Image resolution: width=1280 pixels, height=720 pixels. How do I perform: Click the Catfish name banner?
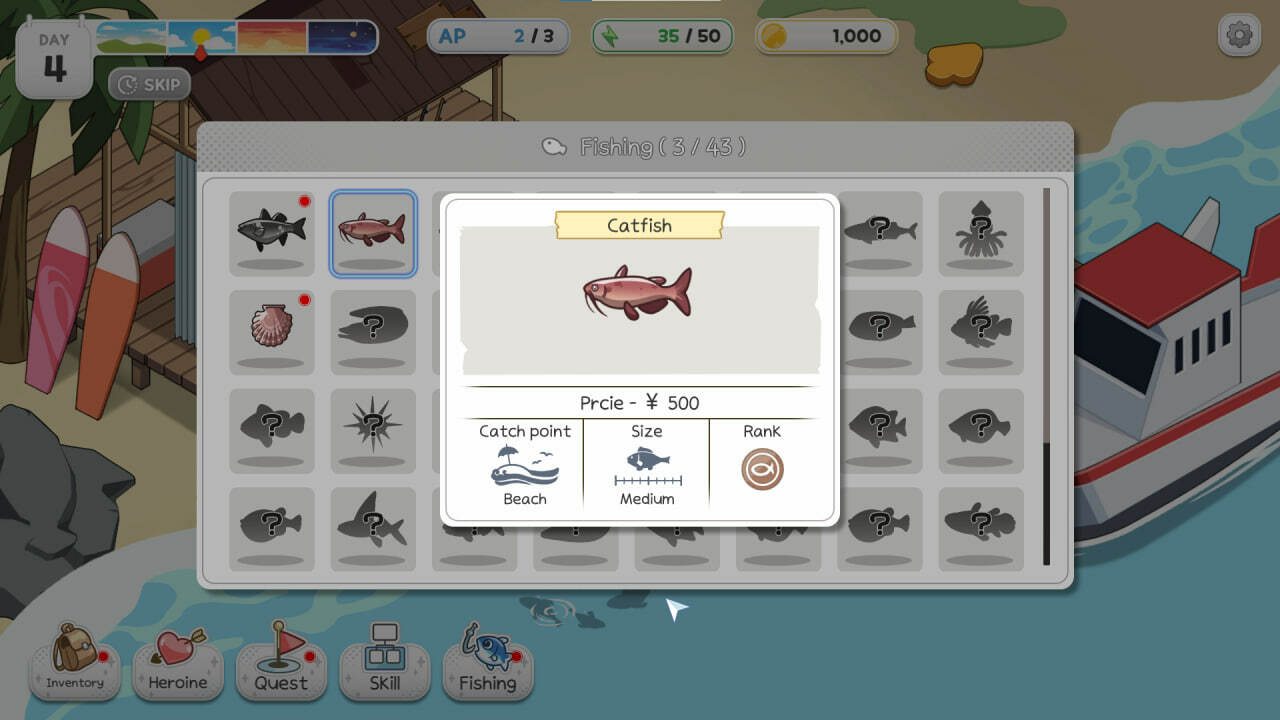click(x=640, y=226)
